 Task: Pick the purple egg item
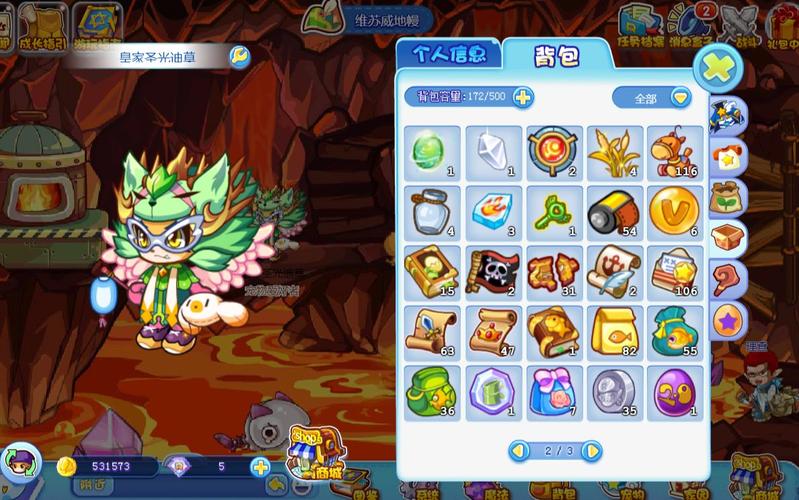(x=673, y=392)
